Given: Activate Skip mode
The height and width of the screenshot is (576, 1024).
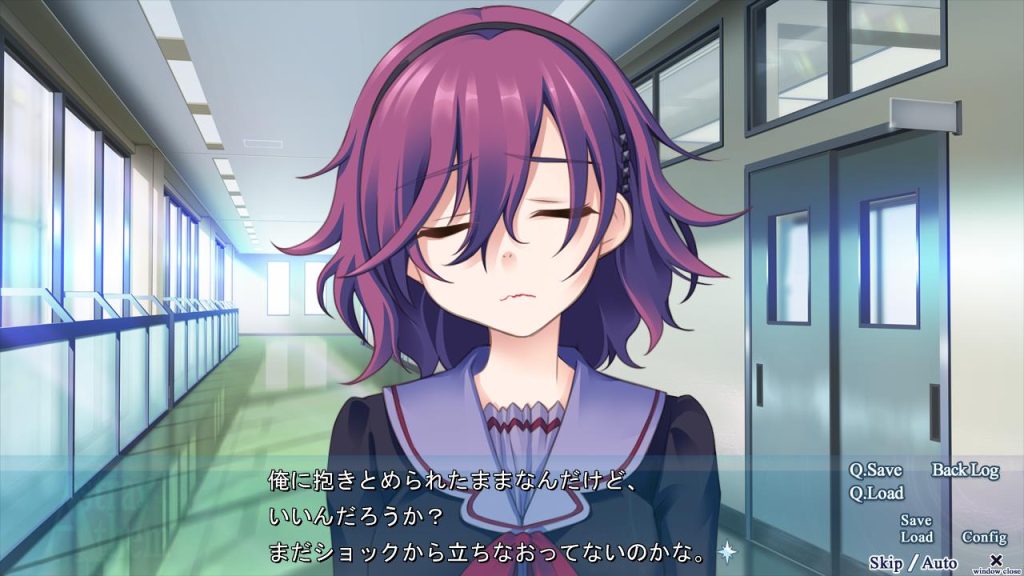Looking at the screenshot, I should pos(885,563).
